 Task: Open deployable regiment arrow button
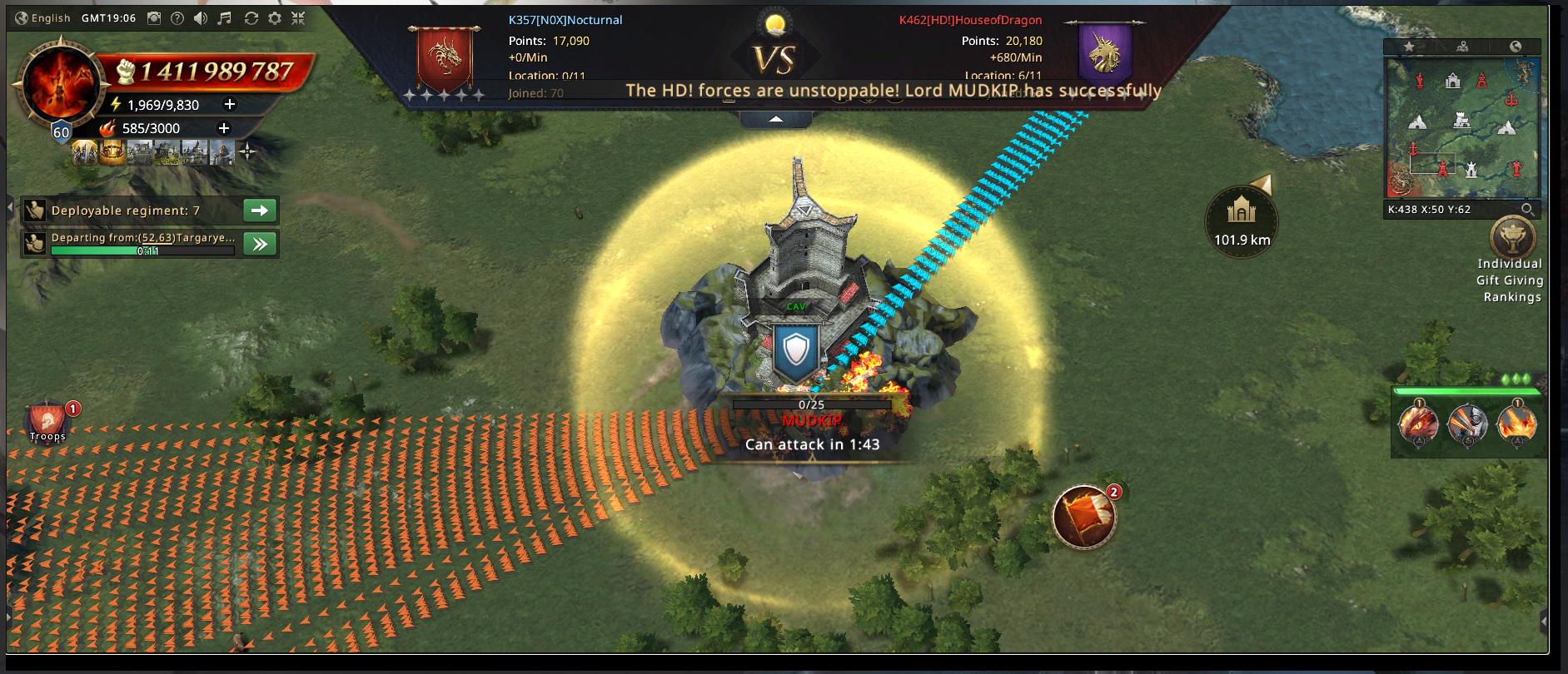pos(259,211)
